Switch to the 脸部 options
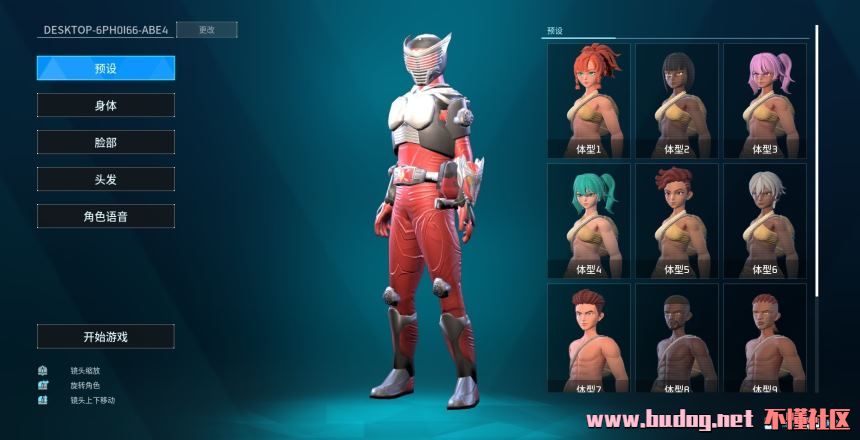The width and height of the screenshot is (860, 440). point(106,142)
